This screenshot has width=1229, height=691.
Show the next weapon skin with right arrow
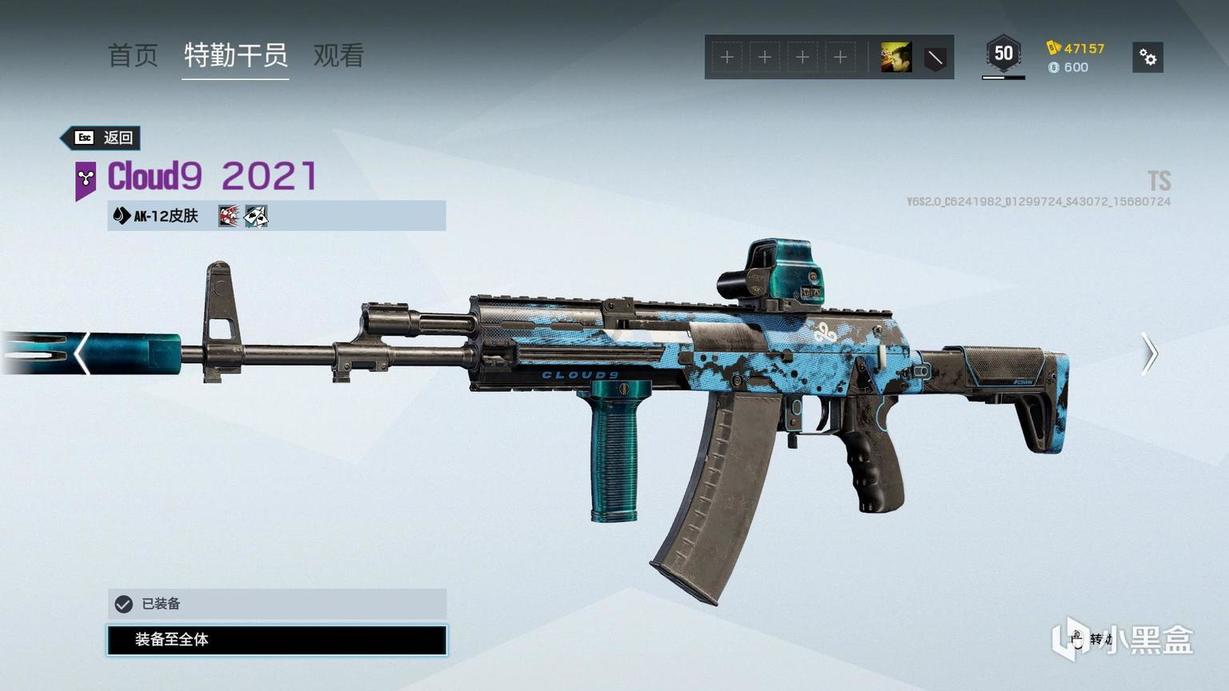(1150, 353)
